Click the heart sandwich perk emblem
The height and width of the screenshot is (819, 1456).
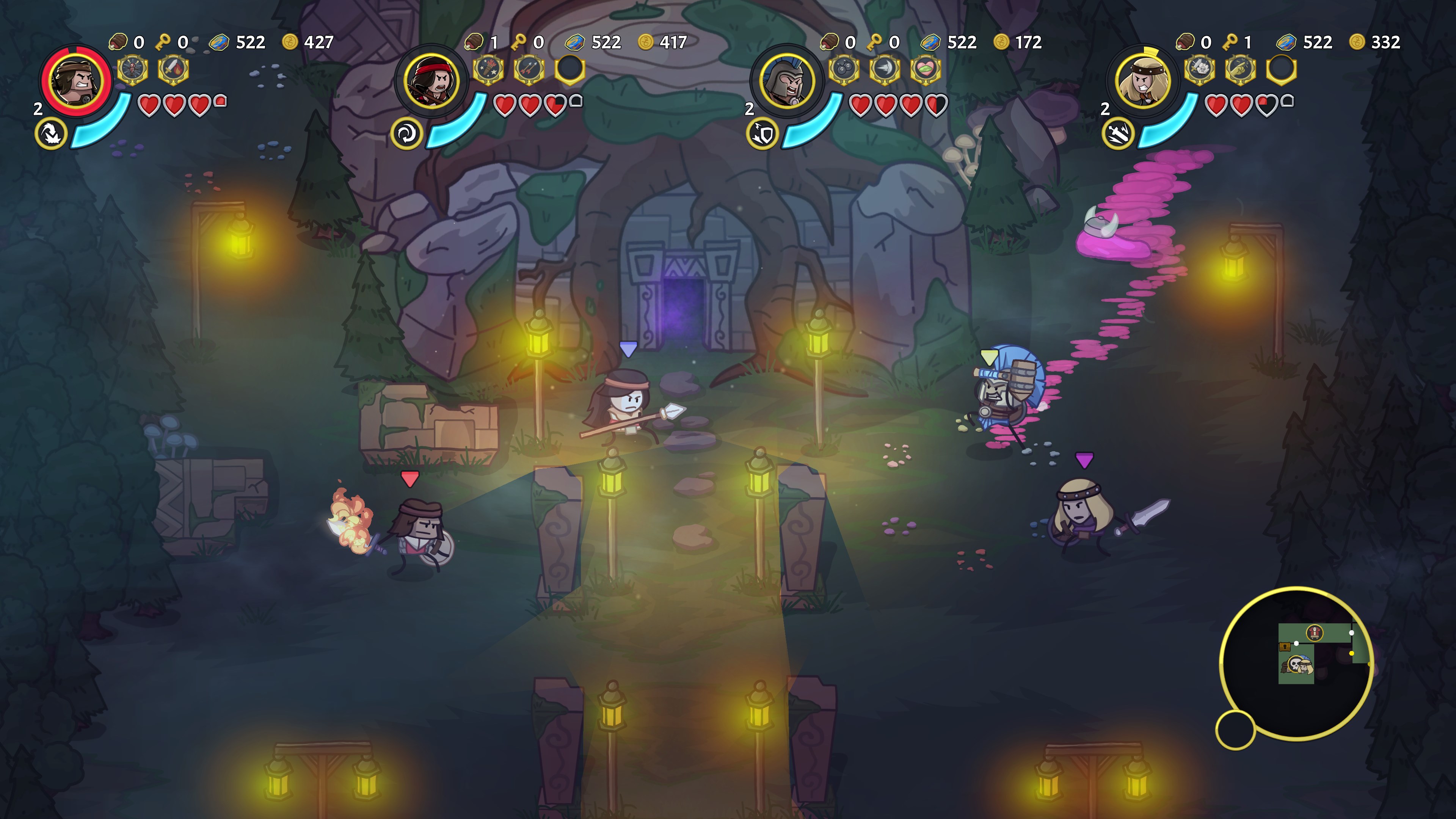click(x=926, y=69)
